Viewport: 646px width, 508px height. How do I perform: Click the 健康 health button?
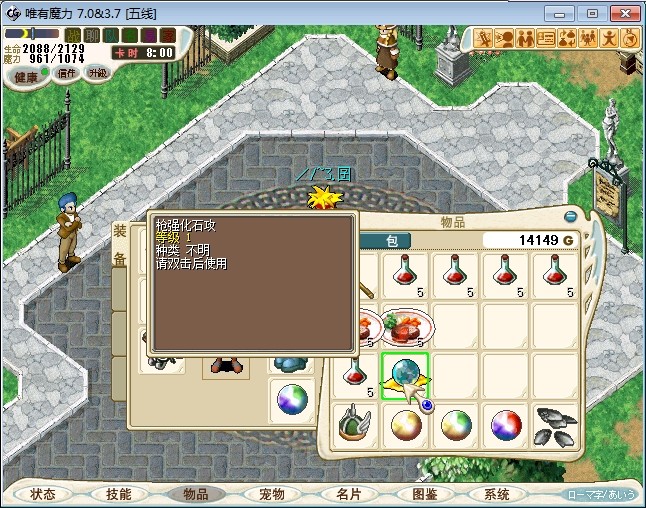tap(26, 77)
